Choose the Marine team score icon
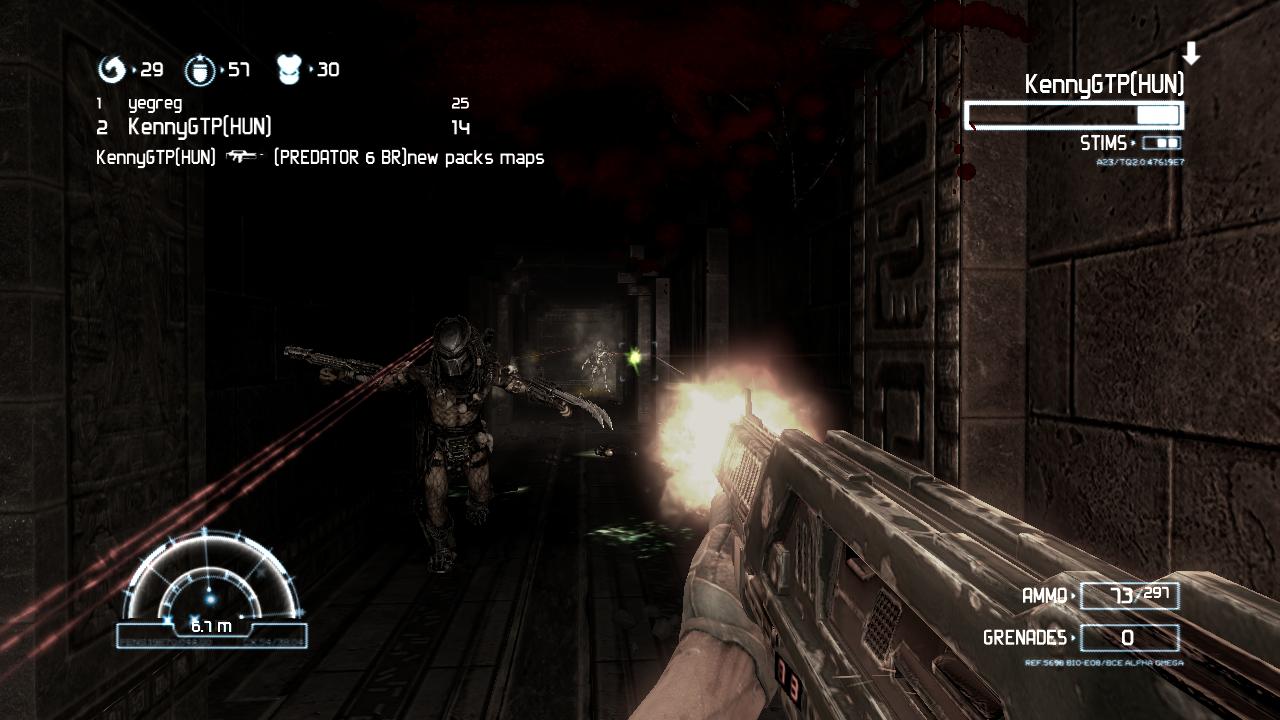The image size is (1280, 720). click(199, 70)
